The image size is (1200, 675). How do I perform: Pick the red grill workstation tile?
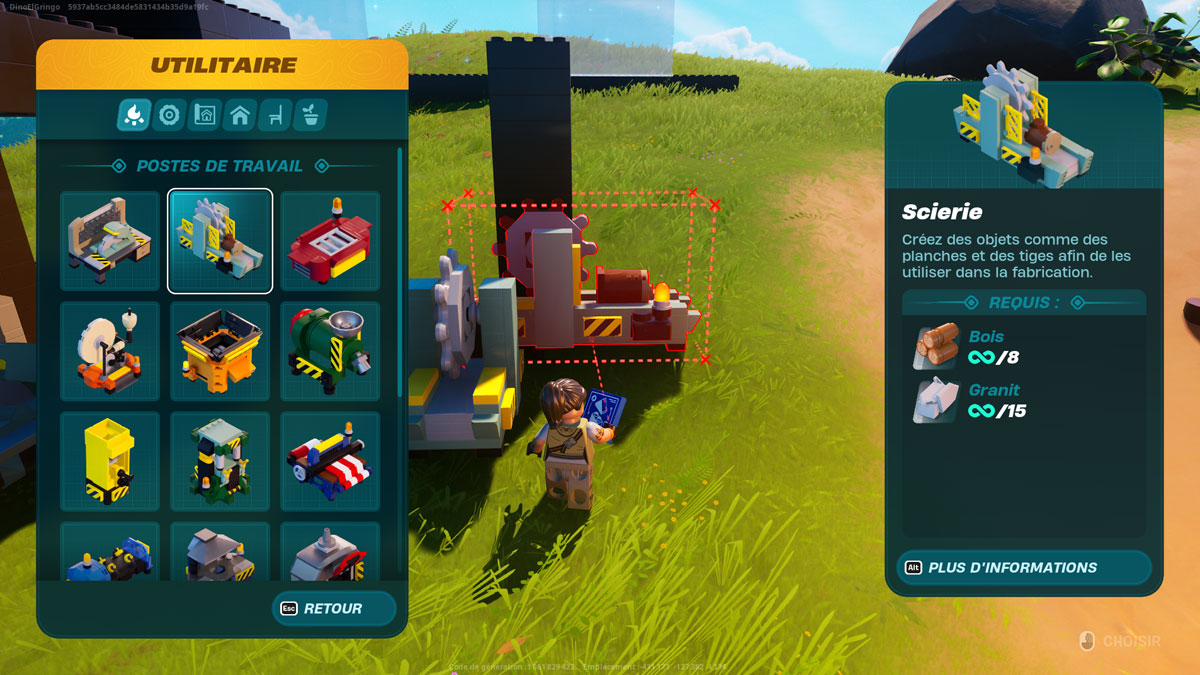tap(330, 241)
